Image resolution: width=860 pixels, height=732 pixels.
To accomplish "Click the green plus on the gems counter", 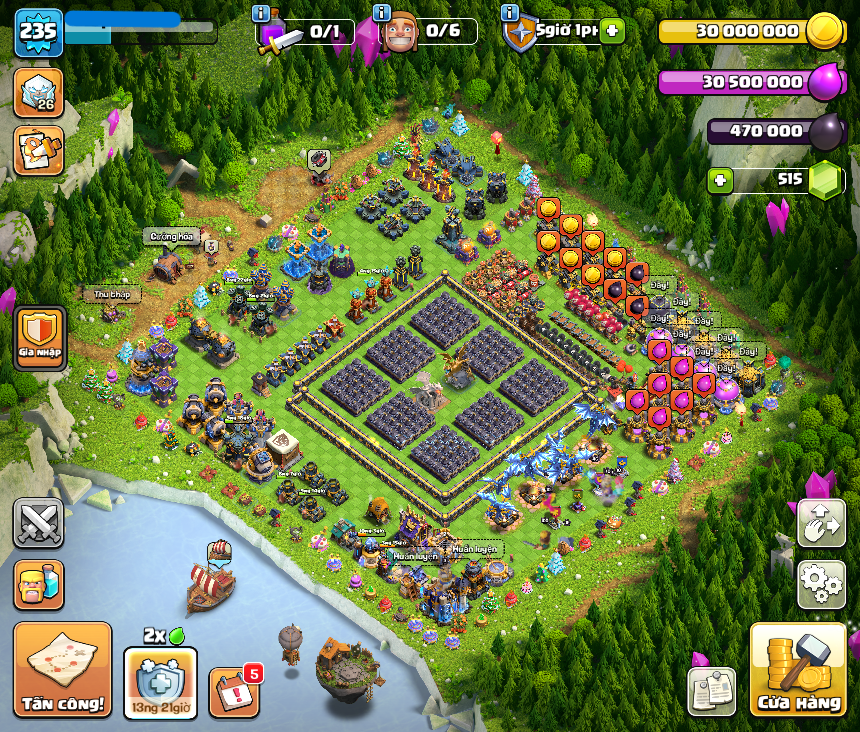I will tap(720, 181).
